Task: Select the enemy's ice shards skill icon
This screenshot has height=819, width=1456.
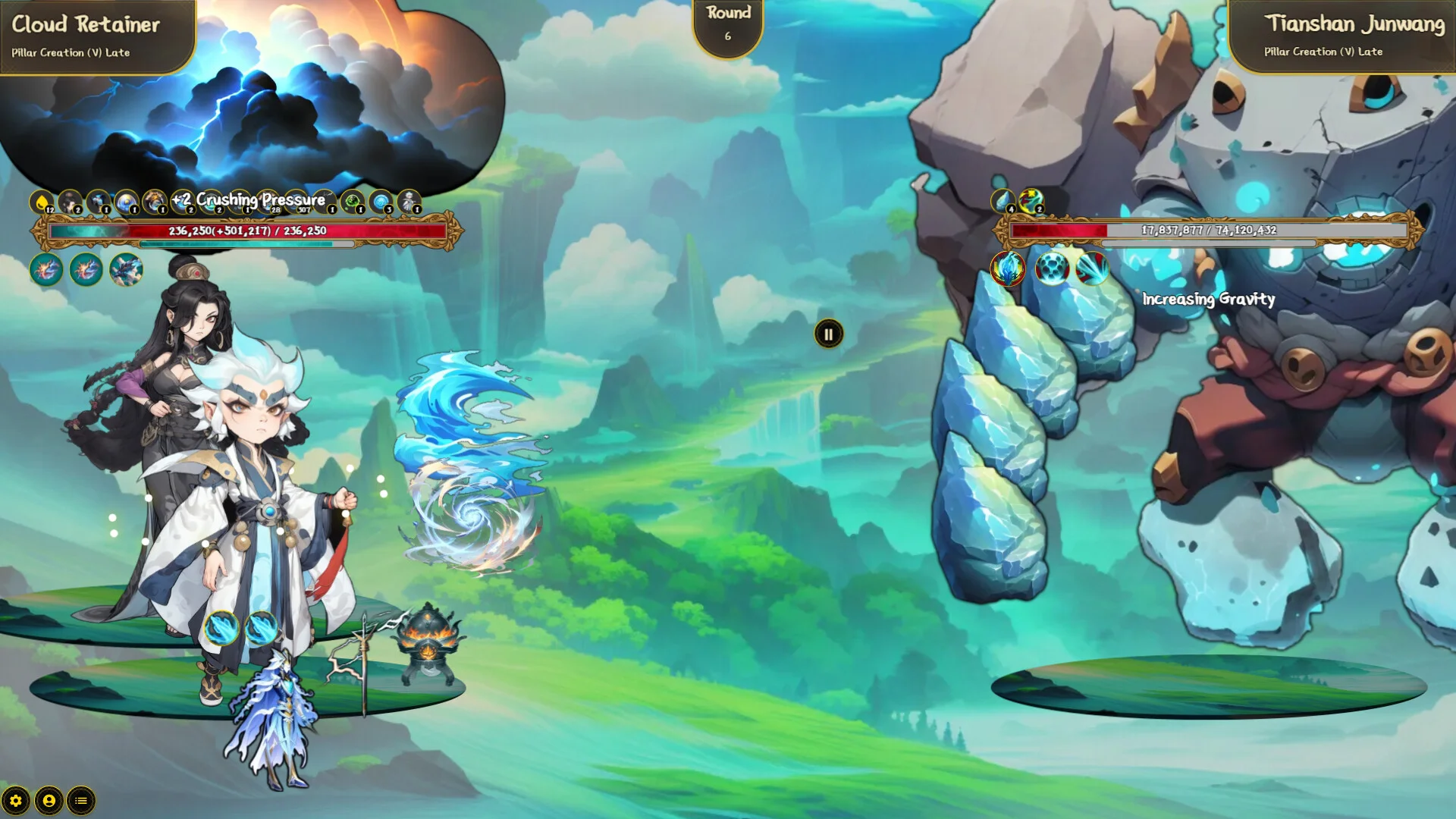Action: pos(1093,268)
